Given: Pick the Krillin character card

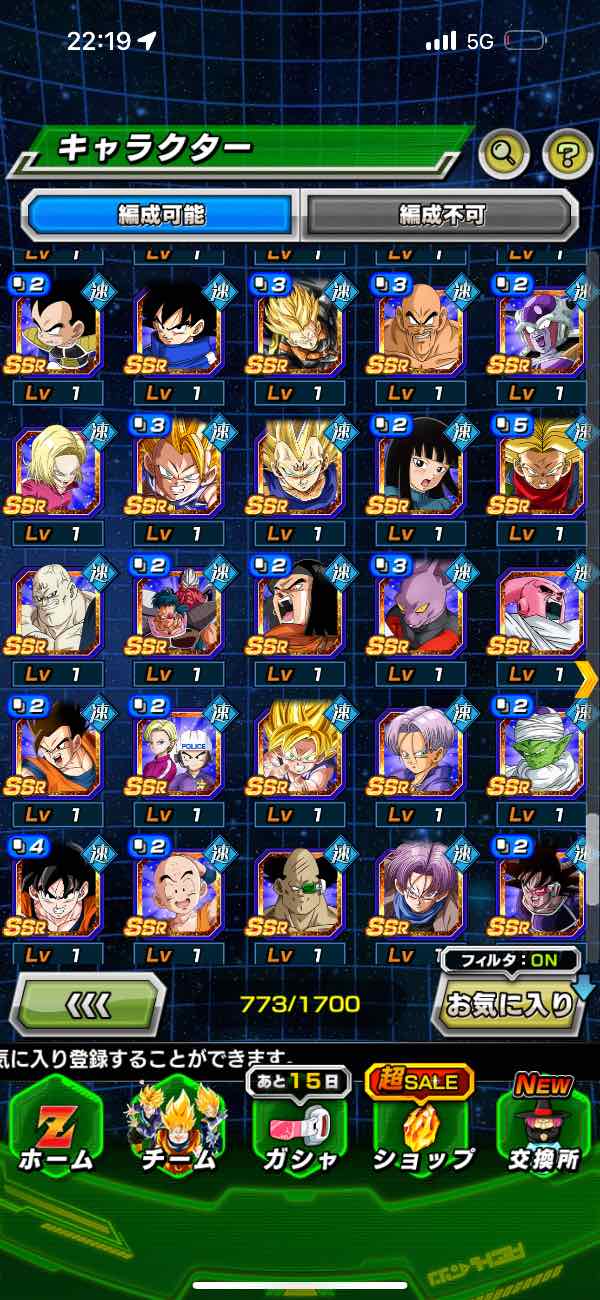Looking at the screenshot, I should click(181, 885).
